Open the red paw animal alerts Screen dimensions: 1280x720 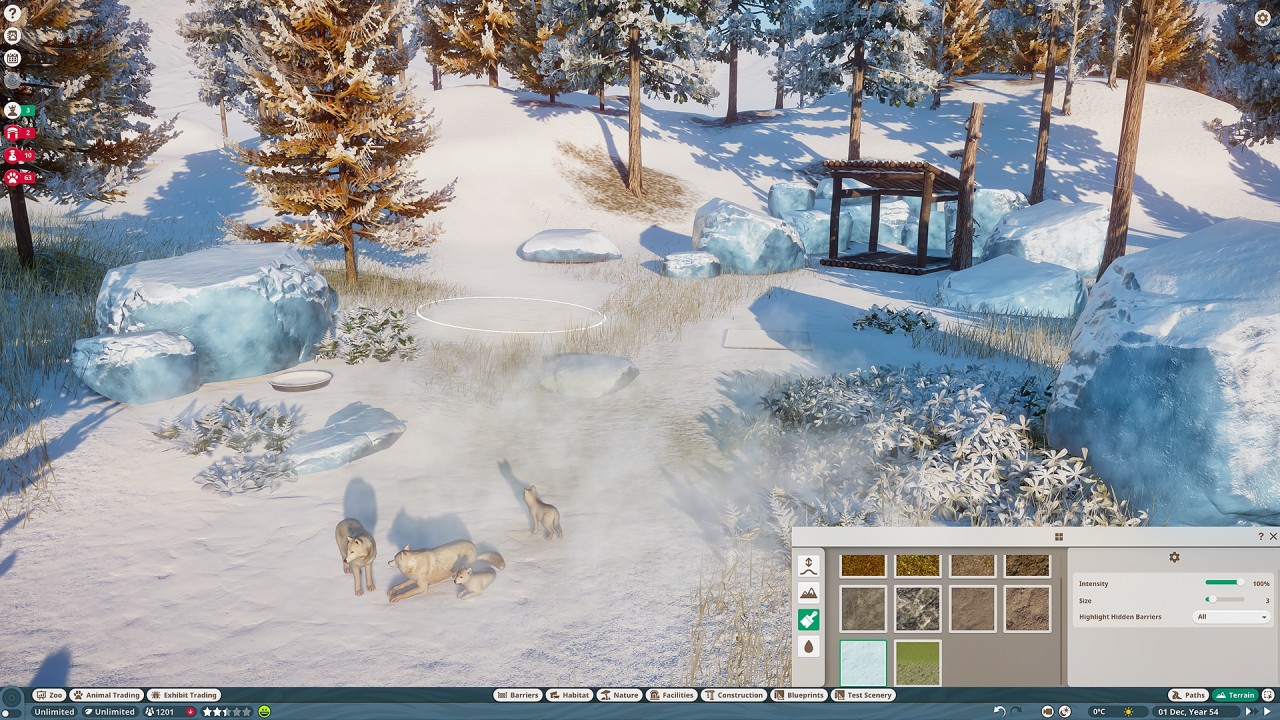pos(13,178)
